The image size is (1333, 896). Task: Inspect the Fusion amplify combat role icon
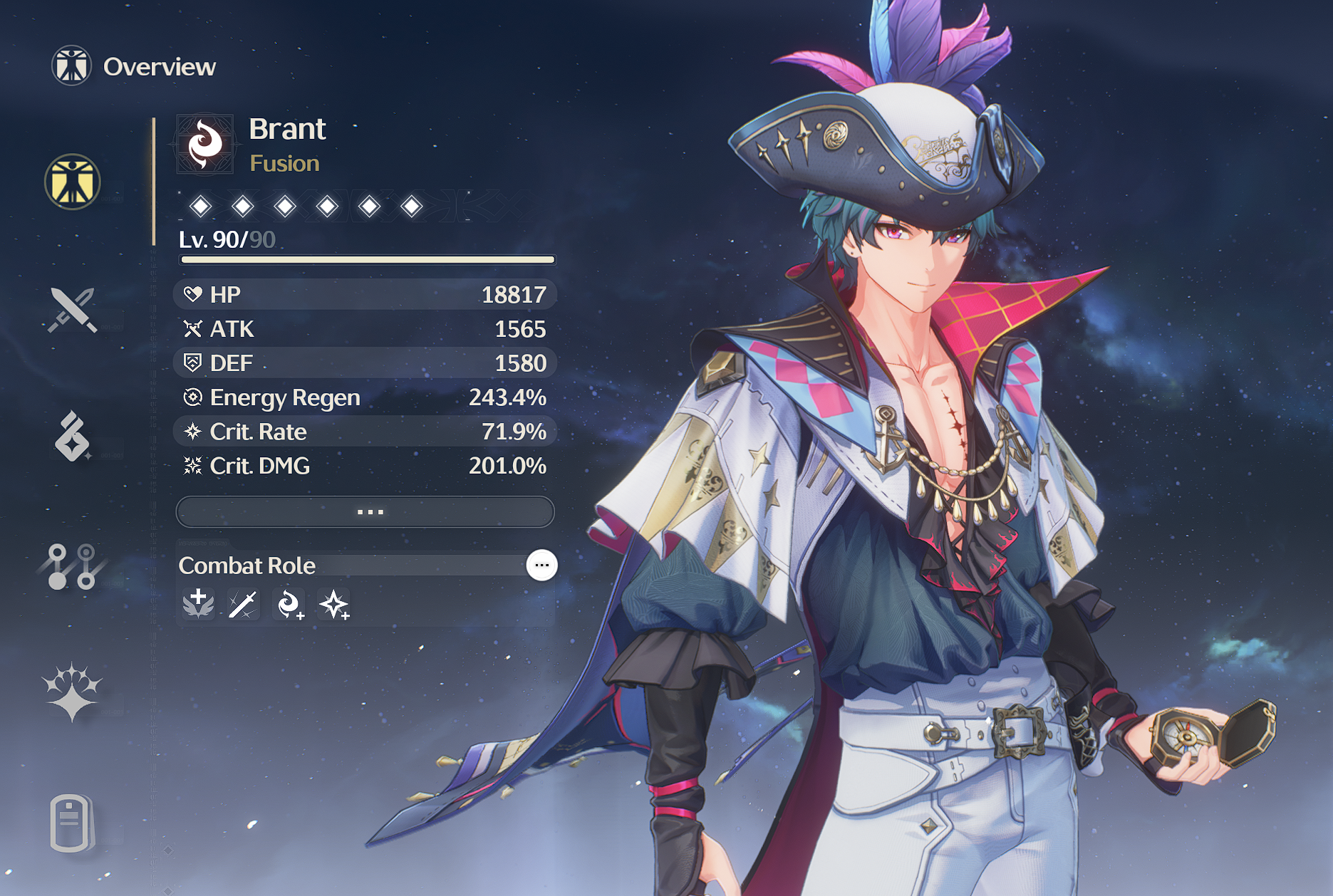289,605
